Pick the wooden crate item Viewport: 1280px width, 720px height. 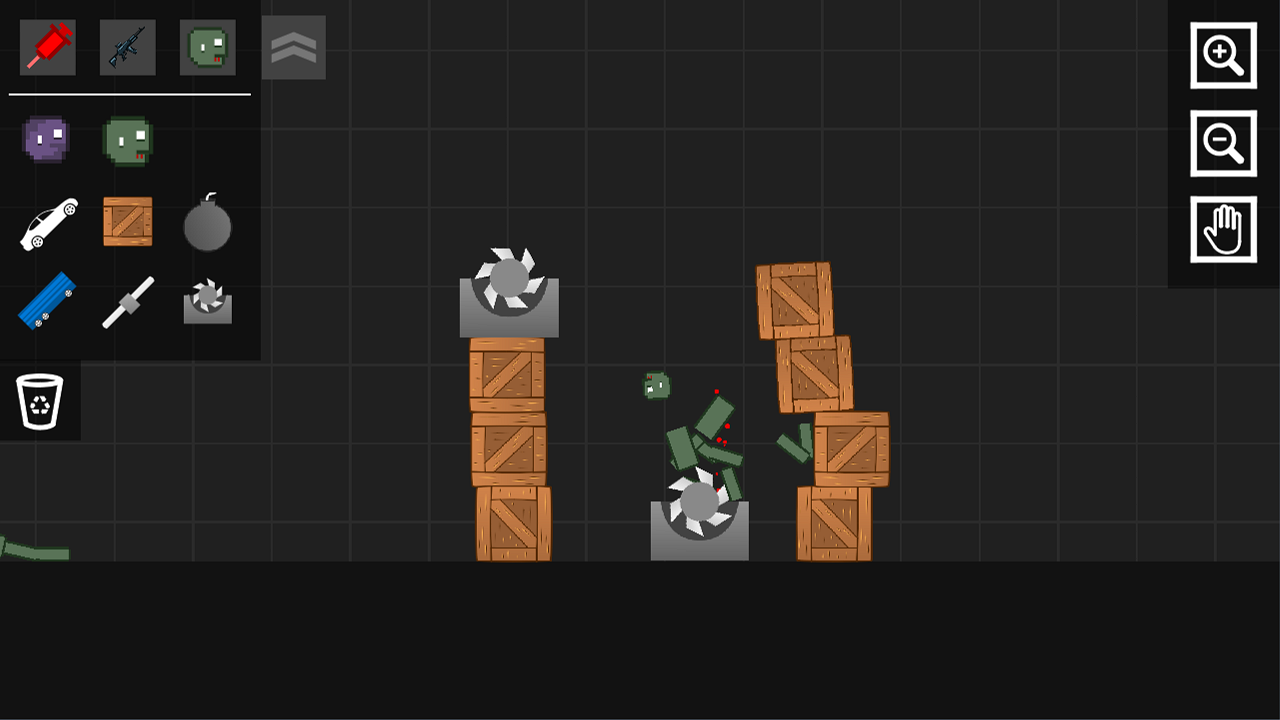(x=129, y=222)
